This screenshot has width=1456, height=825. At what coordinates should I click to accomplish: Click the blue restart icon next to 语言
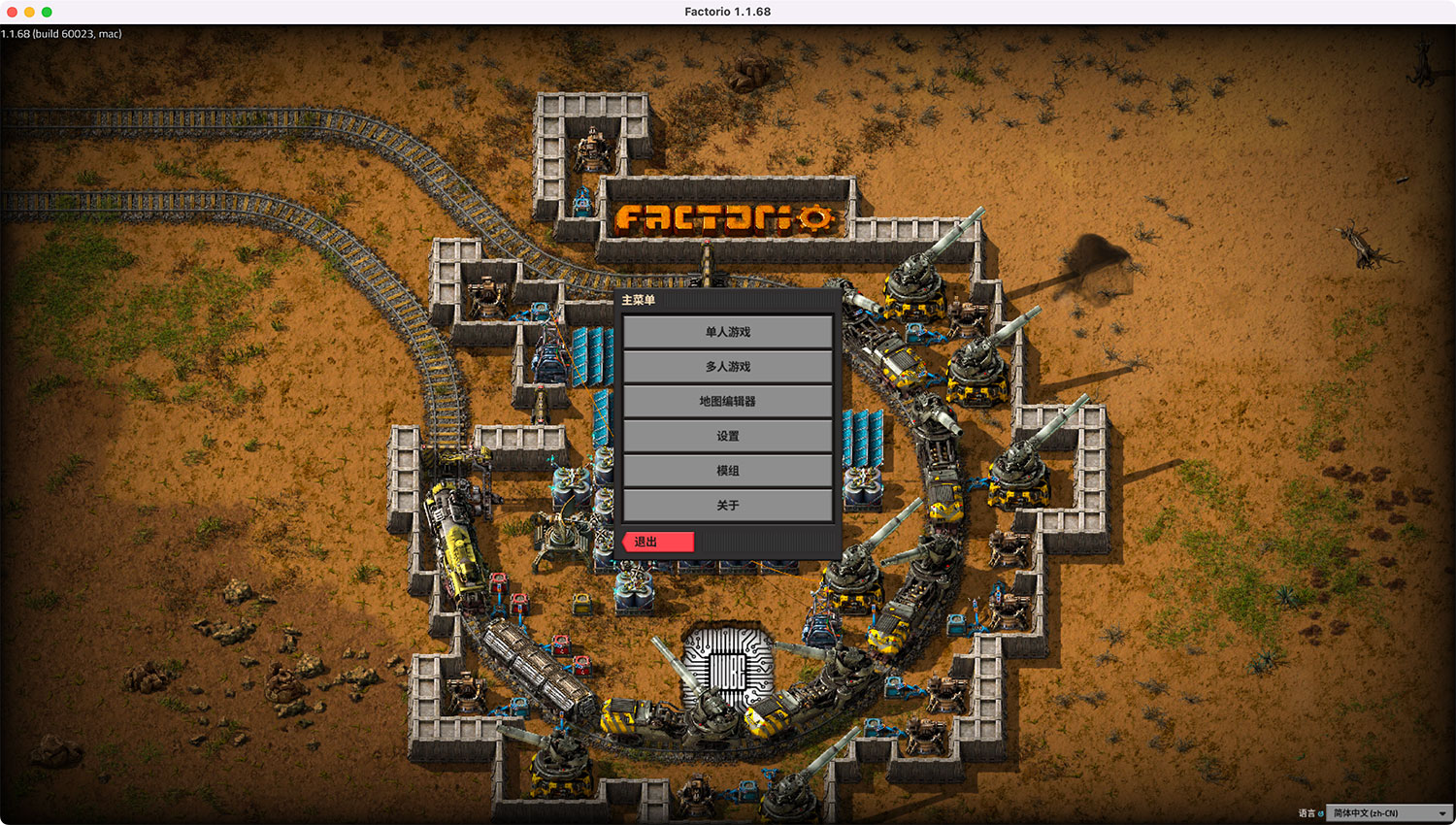1323,812
